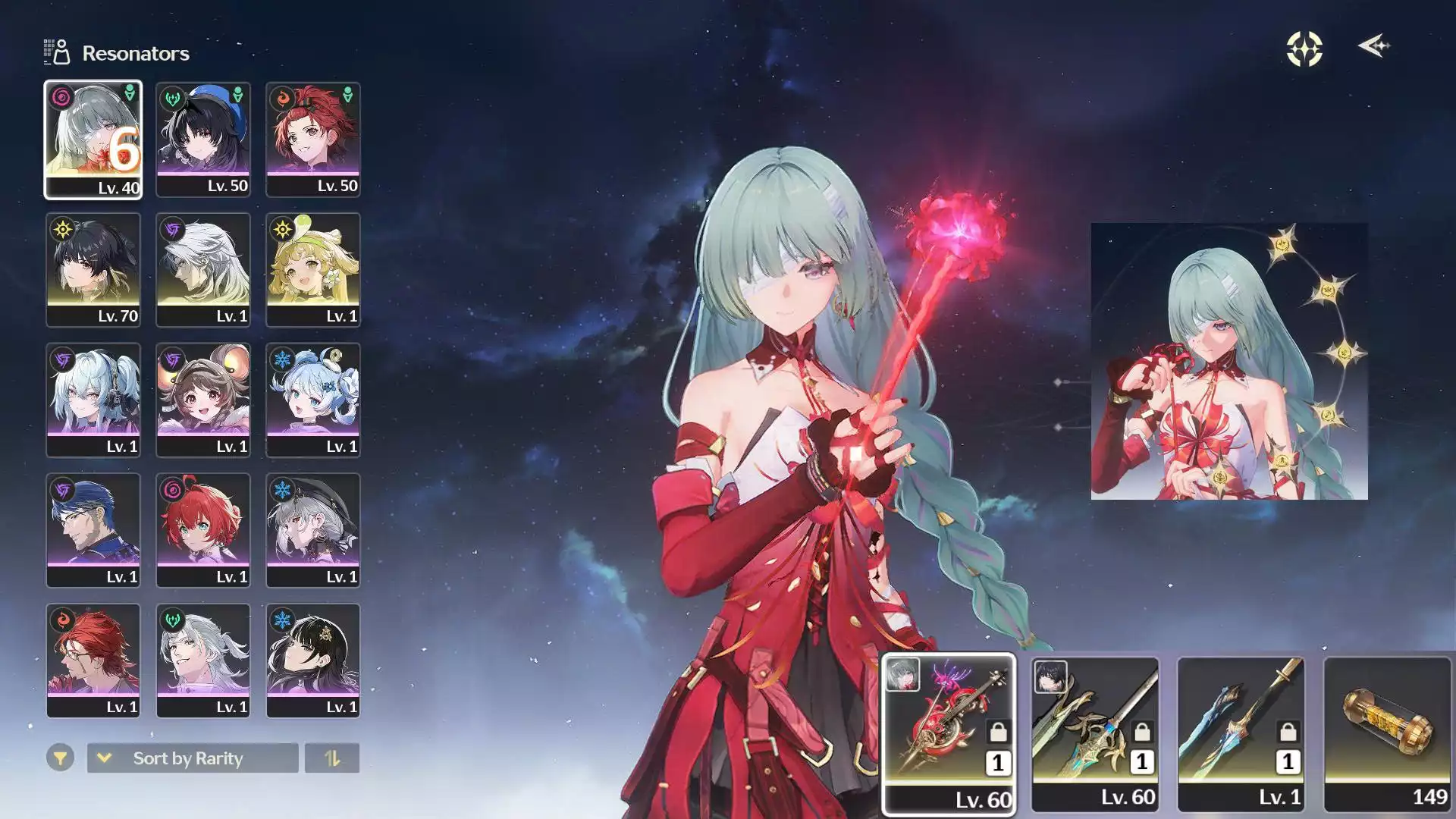1456x819 pixels.
Task: Select the weapon material item showing 149
Action: pyautogui.click(x=1386, y=733)
